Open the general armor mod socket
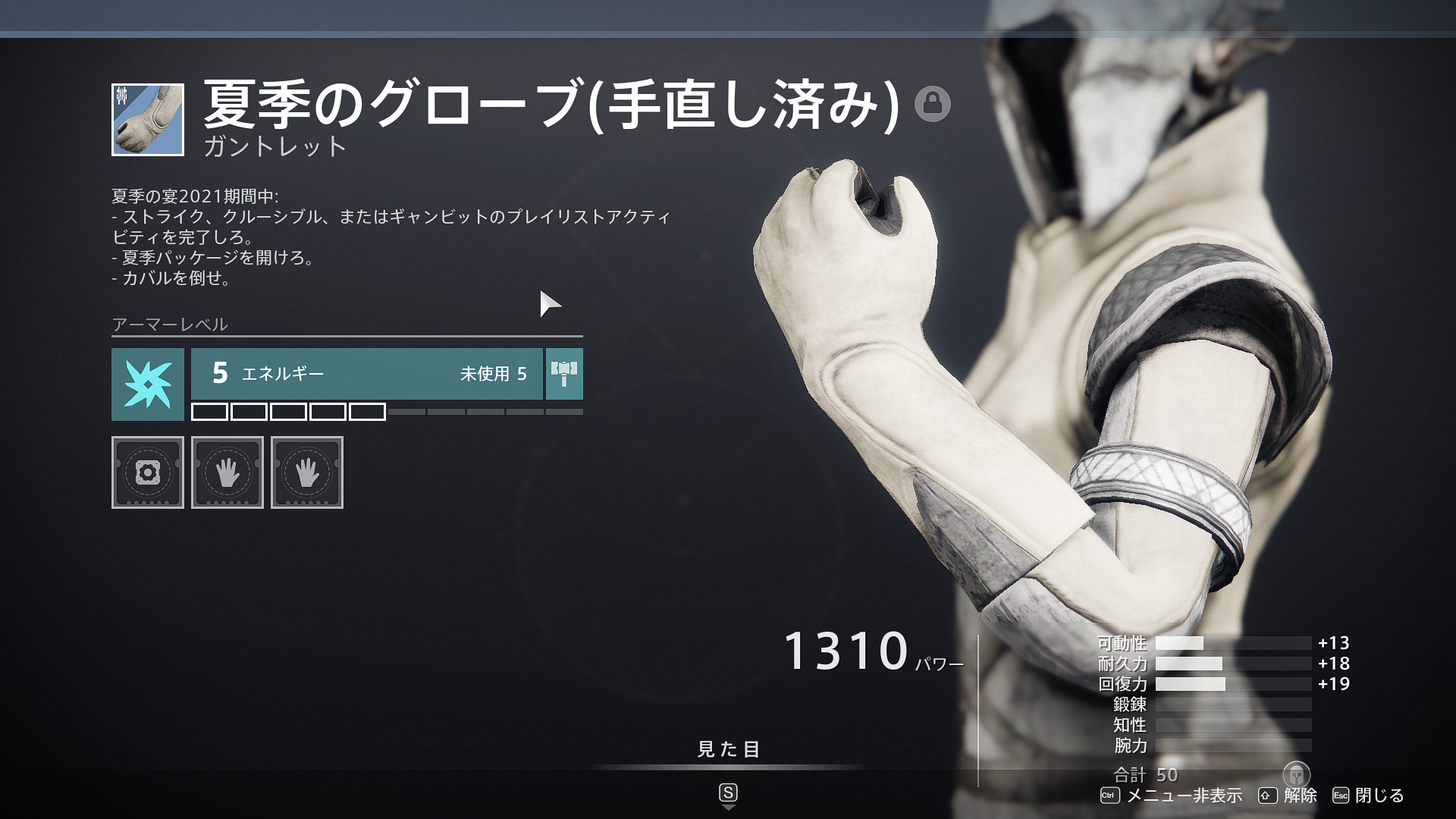1456x819 pixels. pyautogui.click(x=147, y=472)
